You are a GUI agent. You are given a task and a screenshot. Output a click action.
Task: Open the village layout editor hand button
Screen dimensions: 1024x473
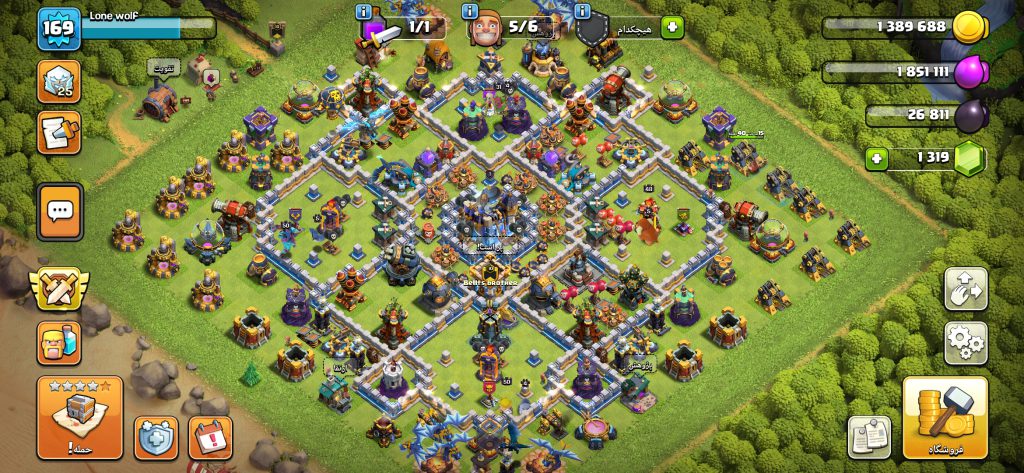(965, 289)
